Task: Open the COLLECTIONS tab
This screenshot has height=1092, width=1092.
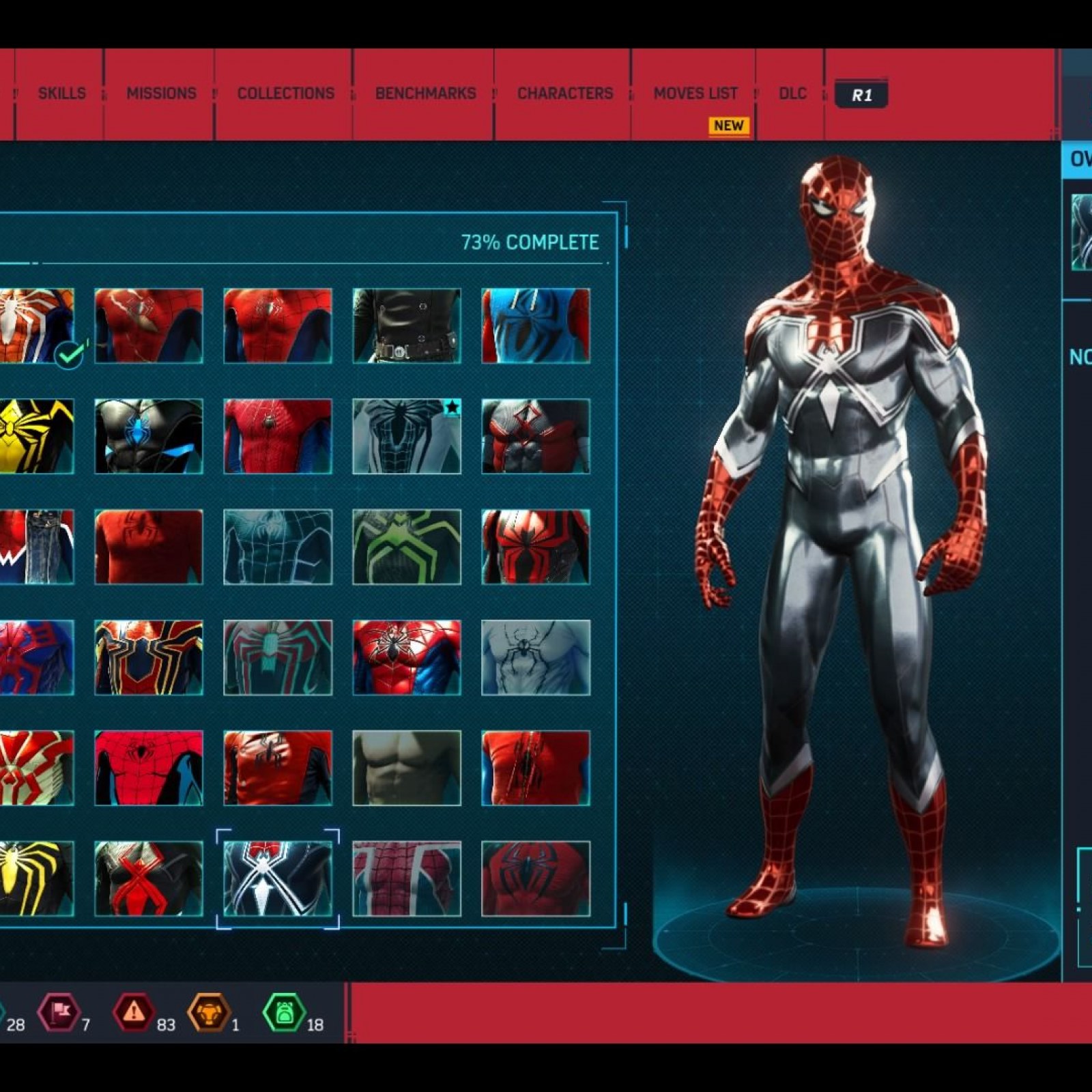Action: [285, 93]
